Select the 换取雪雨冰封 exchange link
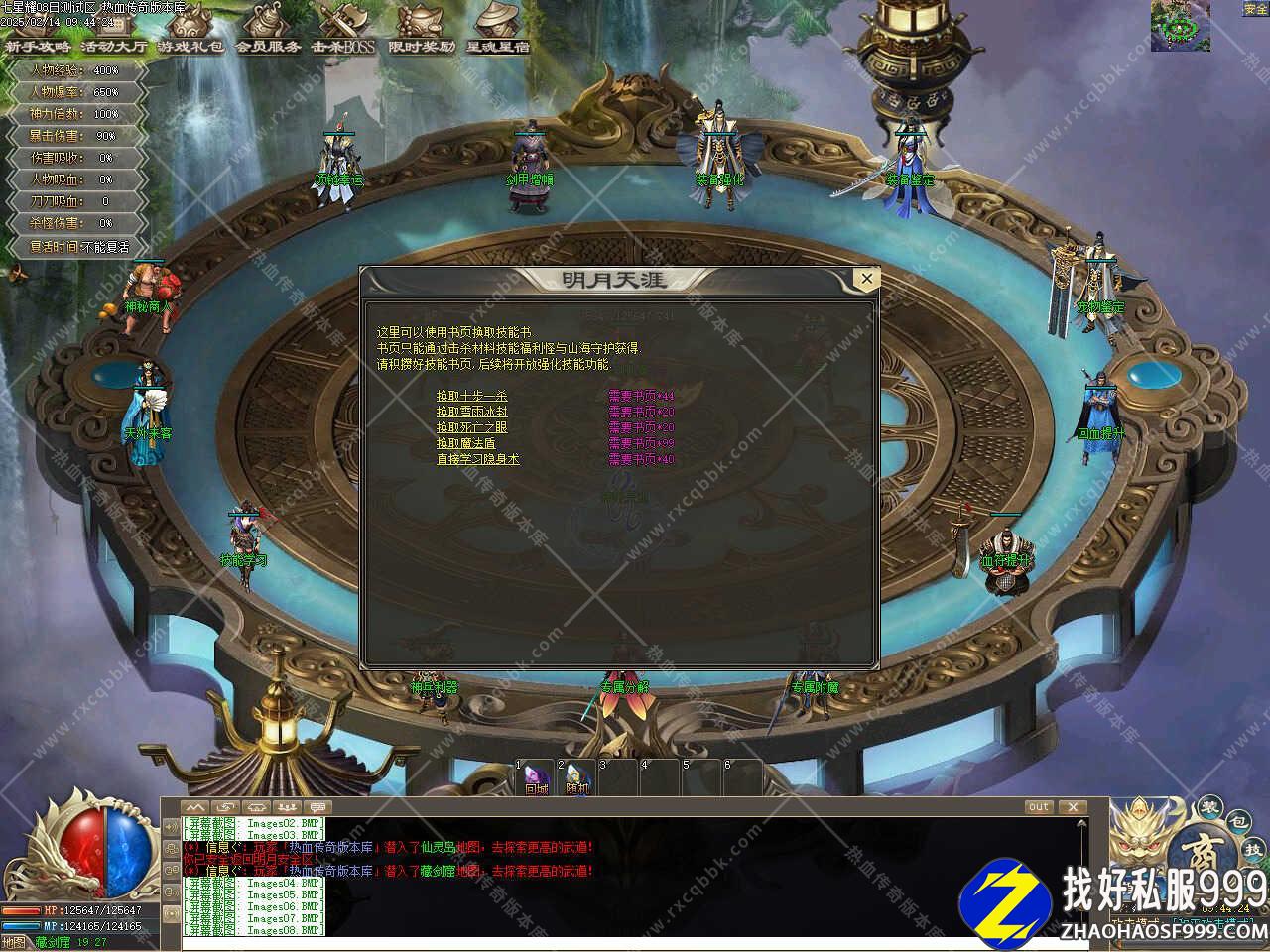The image size is (1270, 952). [471, 412]
